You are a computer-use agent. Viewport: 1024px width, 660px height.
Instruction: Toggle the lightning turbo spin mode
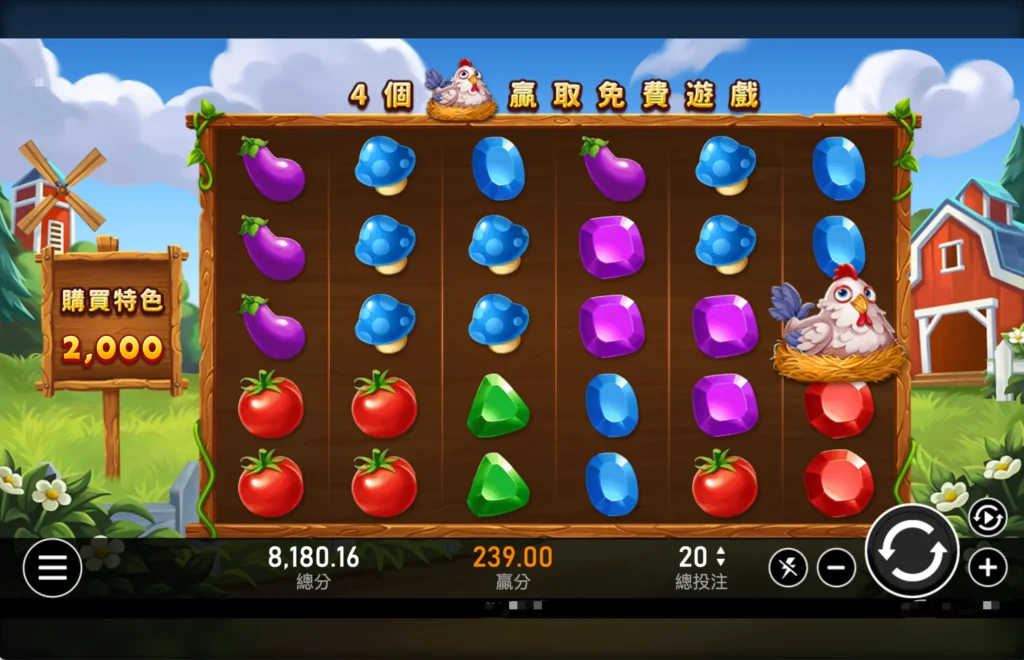(x=788, y=568)
